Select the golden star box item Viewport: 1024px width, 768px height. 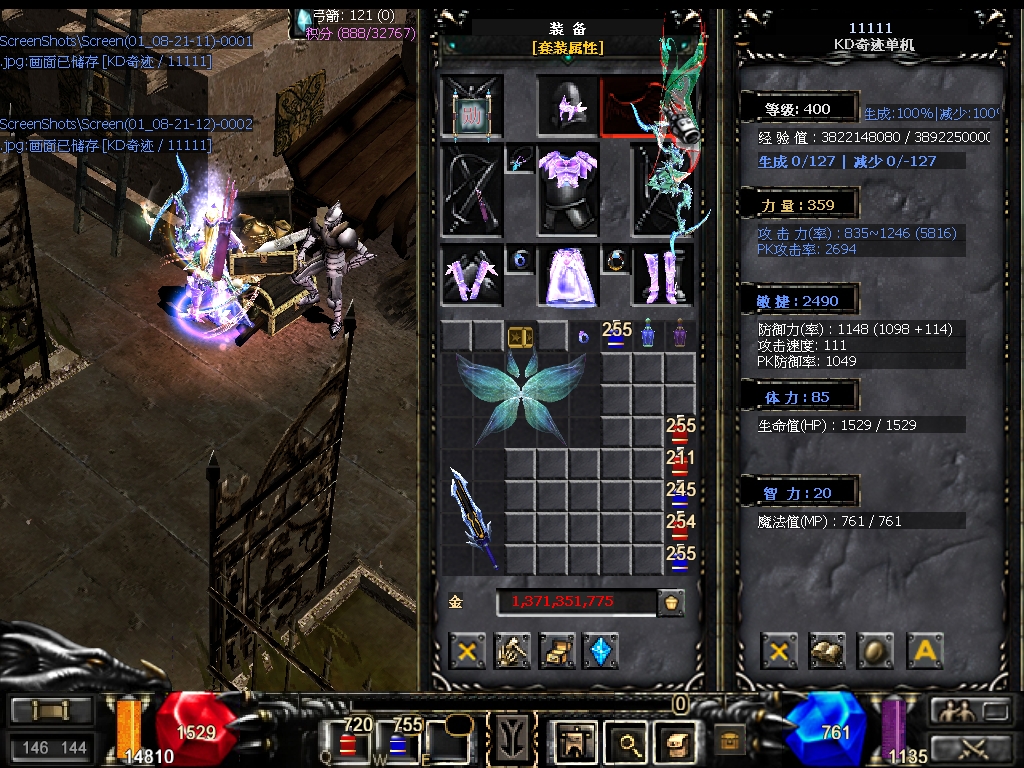tap(520, 337)
